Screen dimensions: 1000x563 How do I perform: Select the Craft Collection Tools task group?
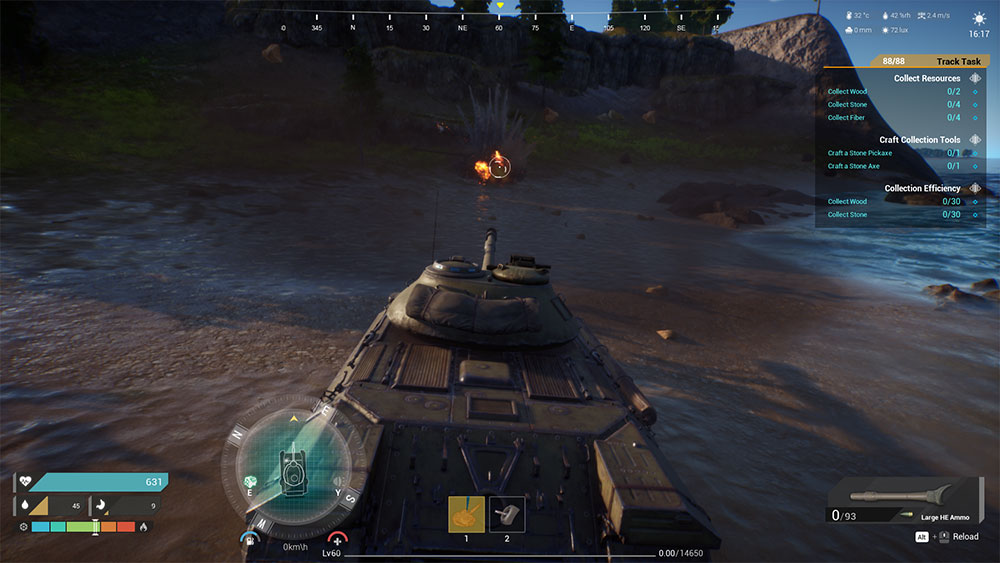919,140
